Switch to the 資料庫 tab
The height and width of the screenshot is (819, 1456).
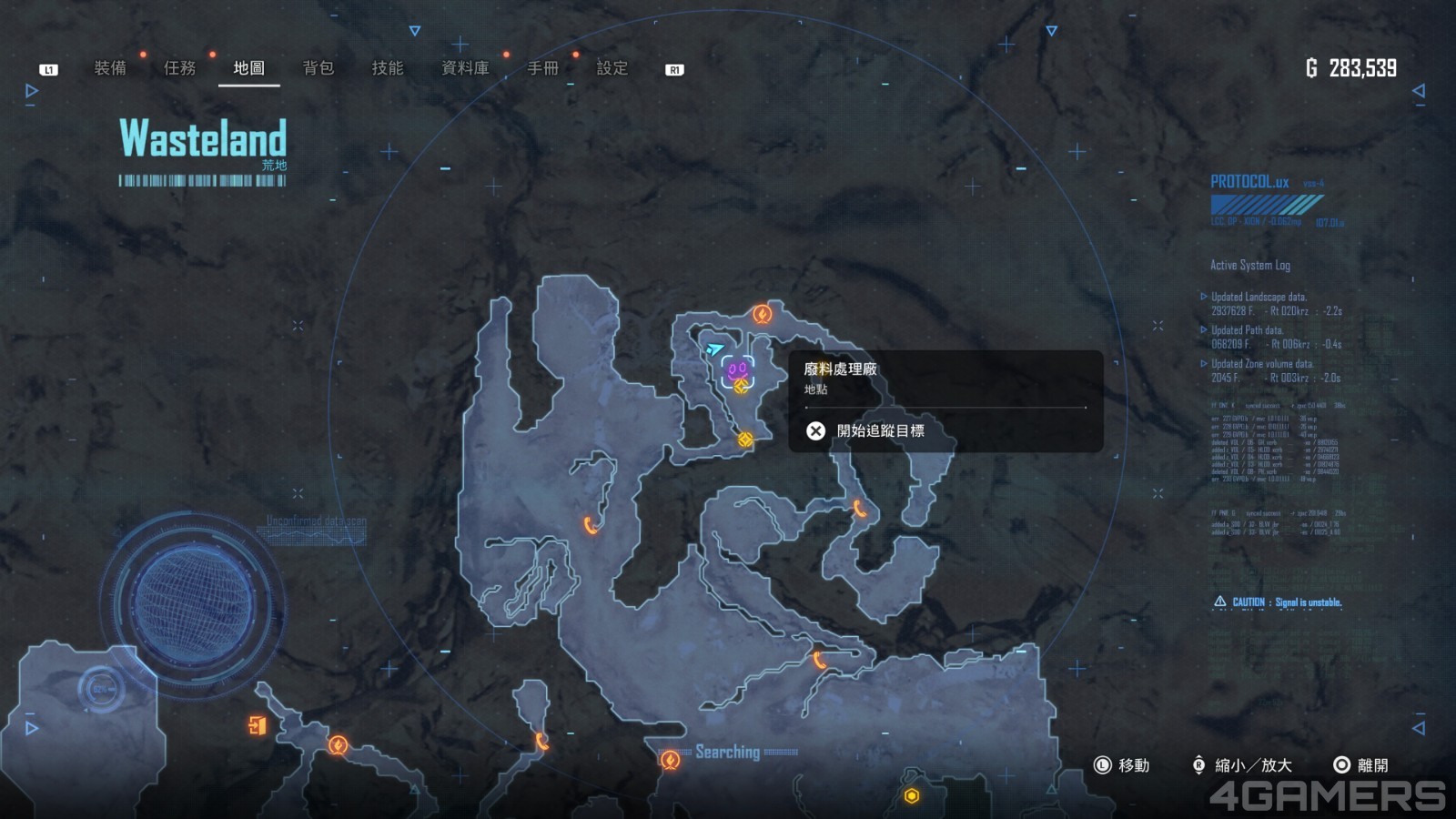[x=465, y=68]
